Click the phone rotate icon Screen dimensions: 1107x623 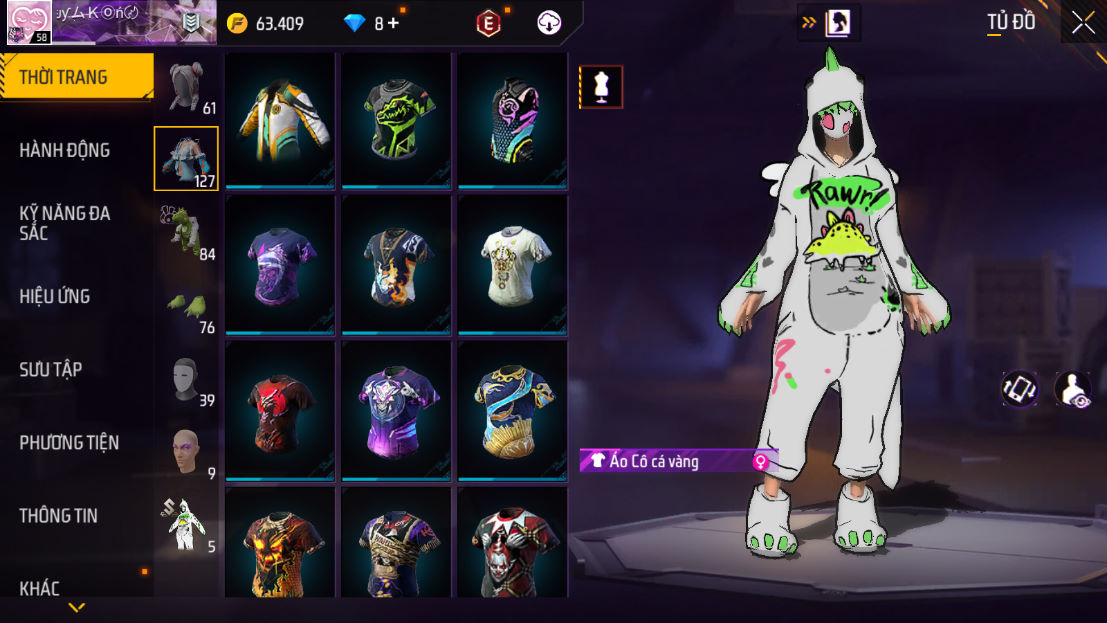coord(1020,389)
